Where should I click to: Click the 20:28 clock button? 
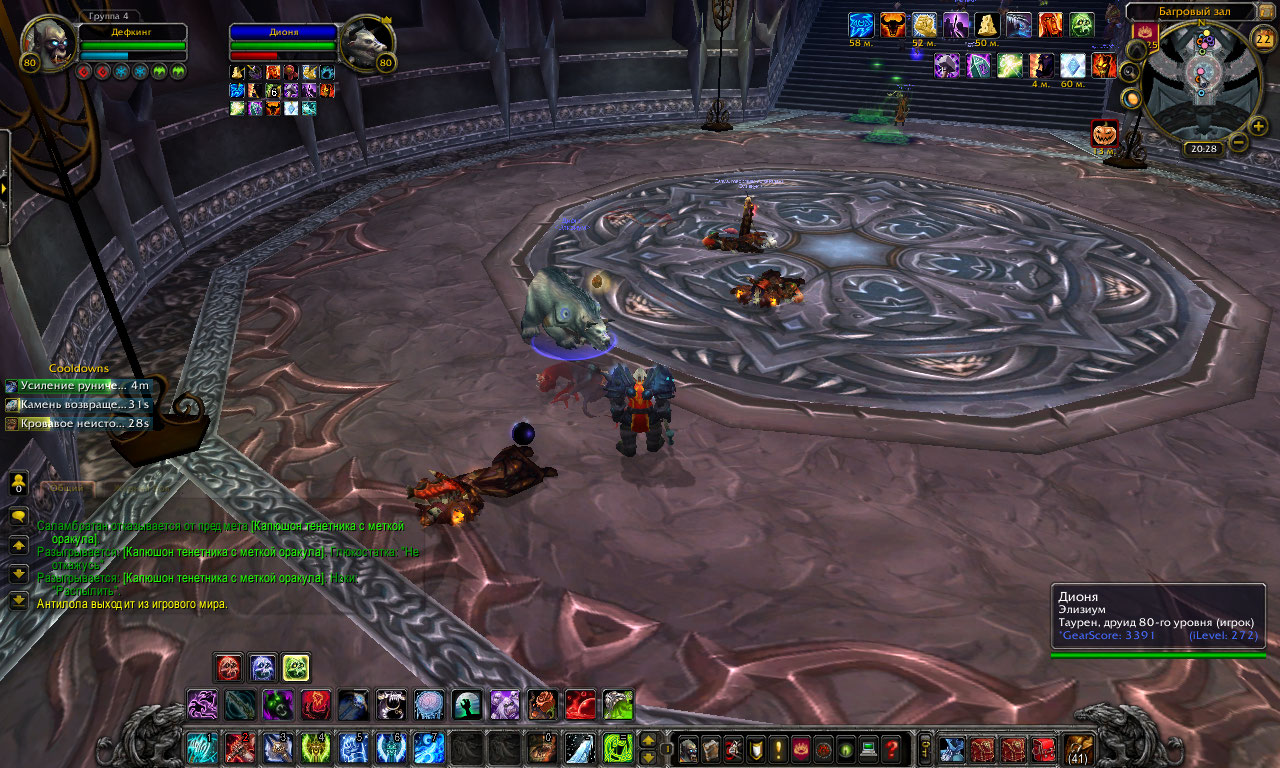tap(1202, 149)
